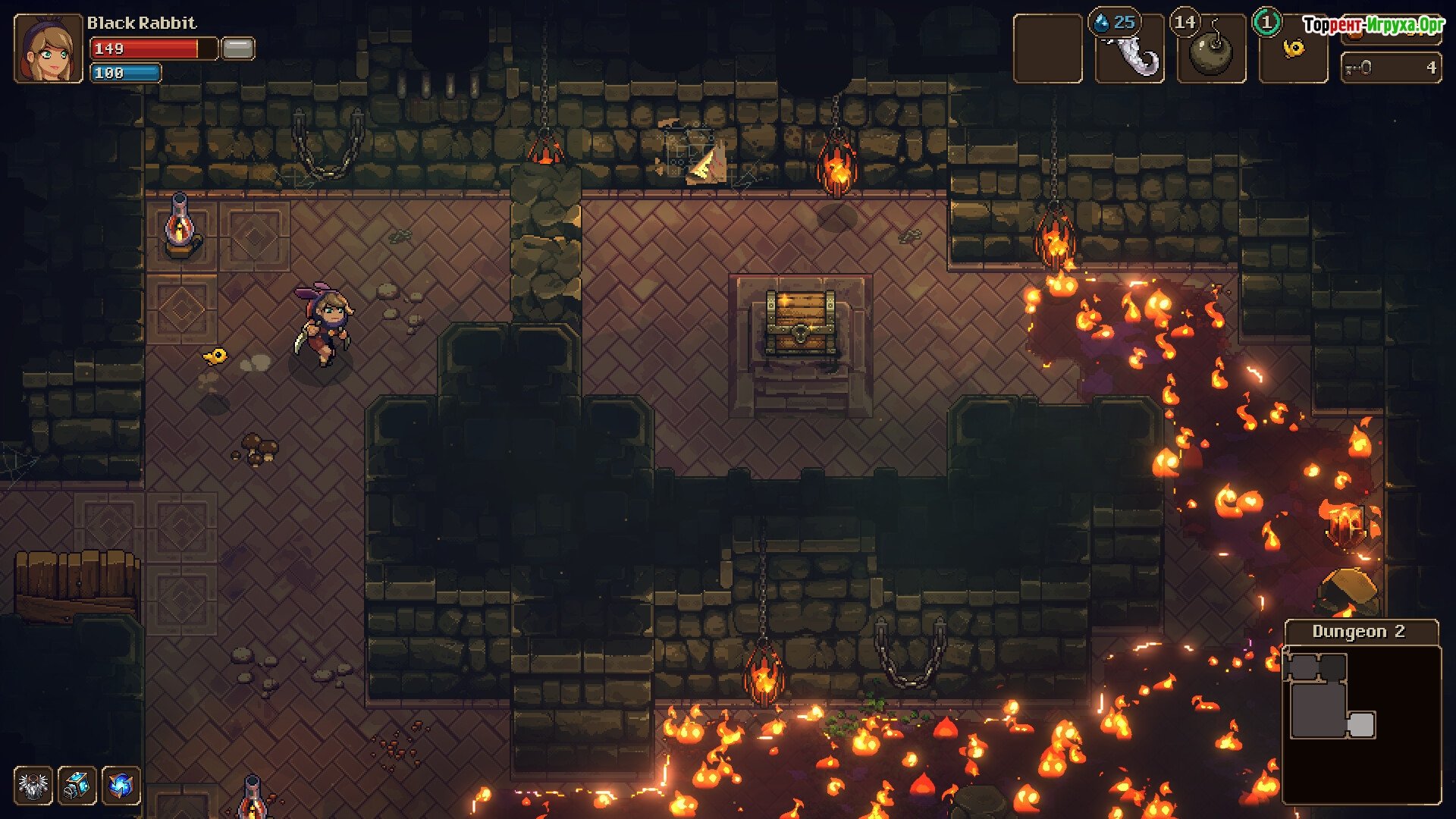Click the Black Rabbit character portrait
This screenshot has height=819, width=1456.
[48, 49]
